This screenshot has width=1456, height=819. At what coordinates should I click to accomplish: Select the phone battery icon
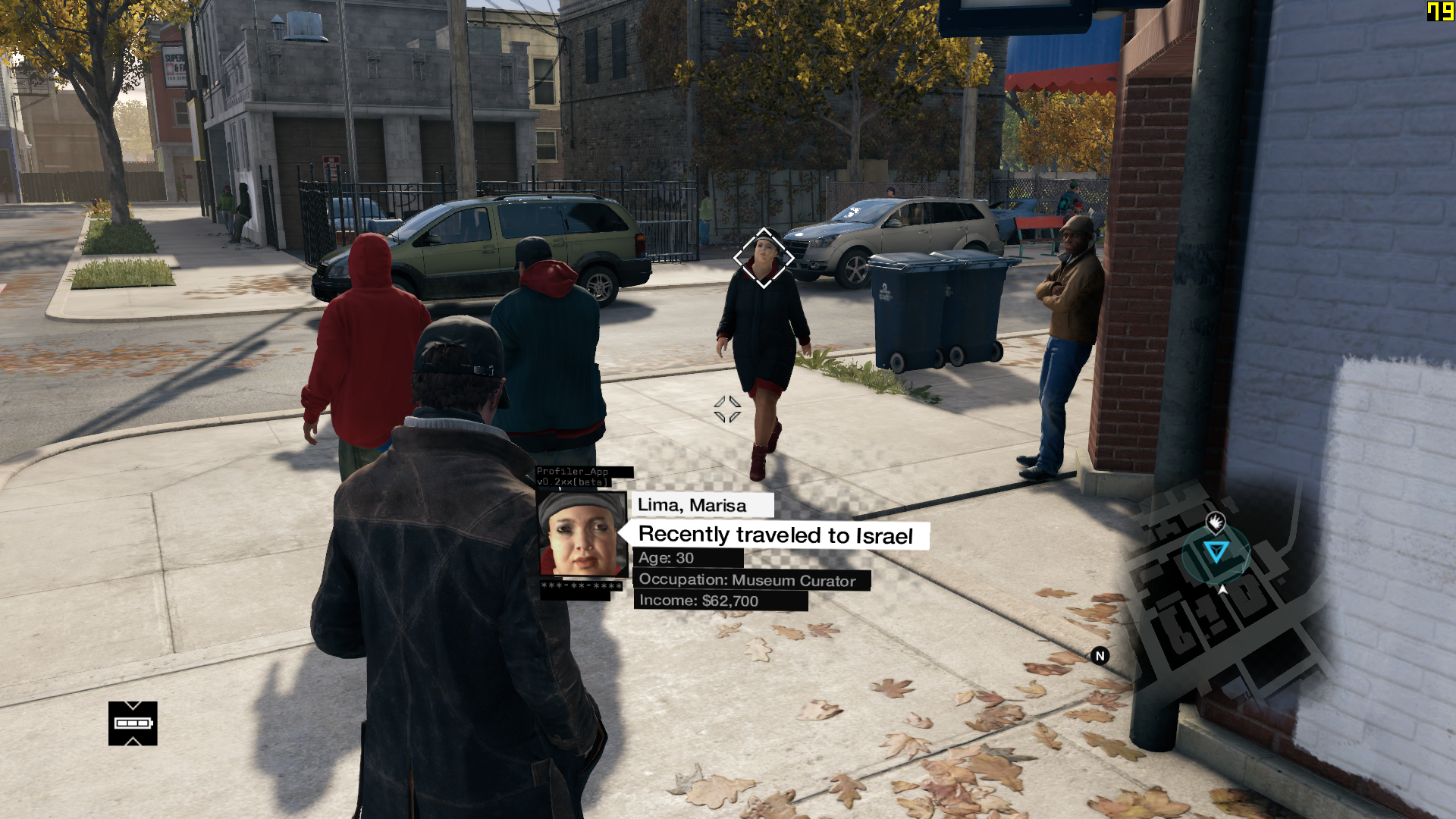[x=133, y=723]
